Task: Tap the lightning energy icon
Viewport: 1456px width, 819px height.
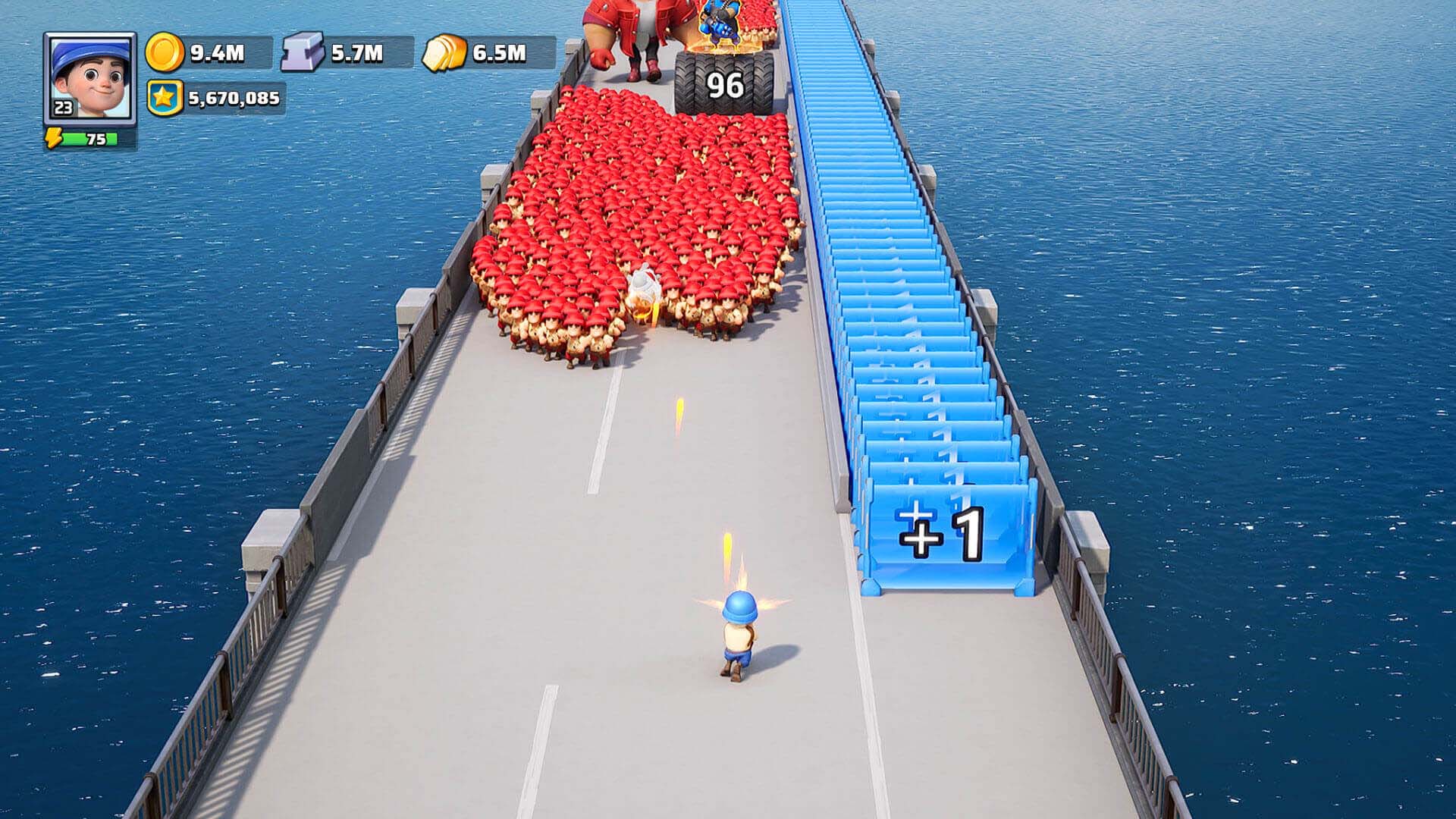Action: tap(54, 139)
